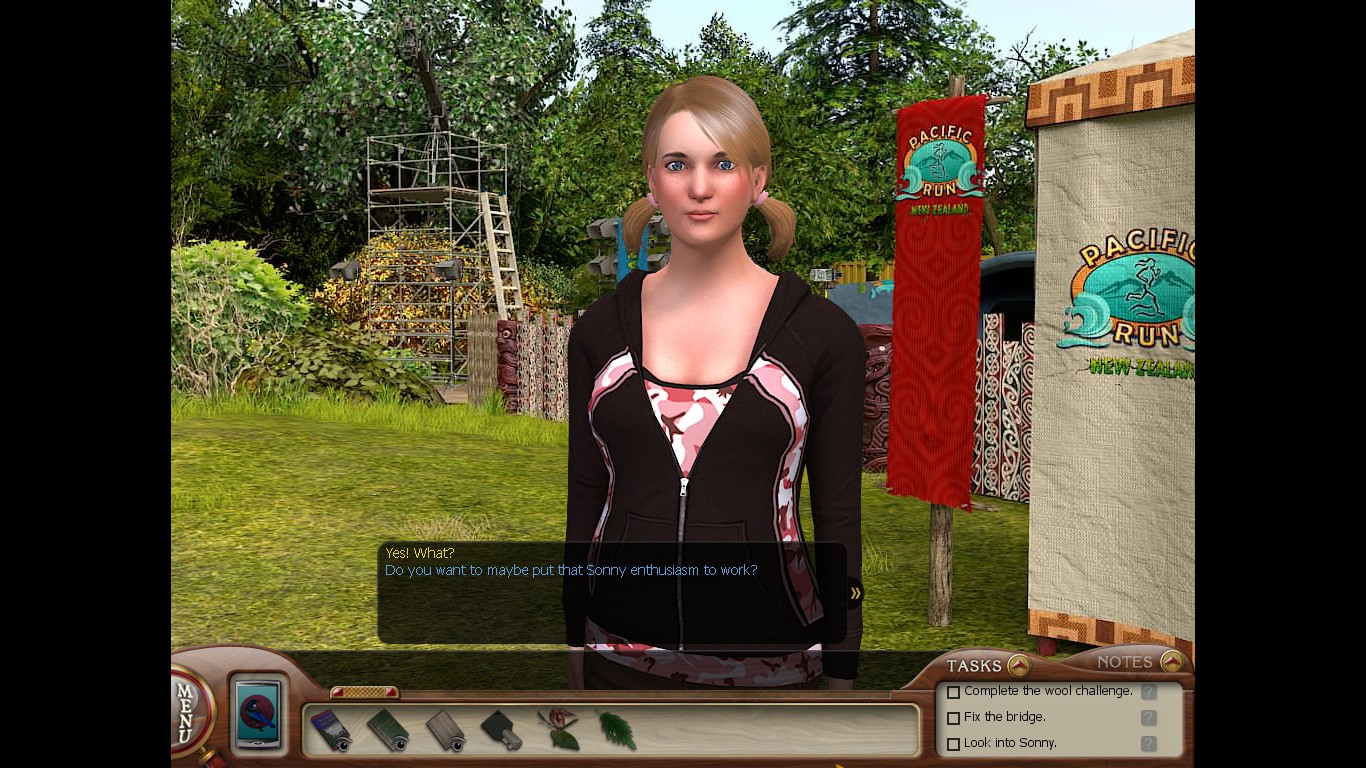
Task: Select the grey wooden board item
Action: [x=446, y=731]
